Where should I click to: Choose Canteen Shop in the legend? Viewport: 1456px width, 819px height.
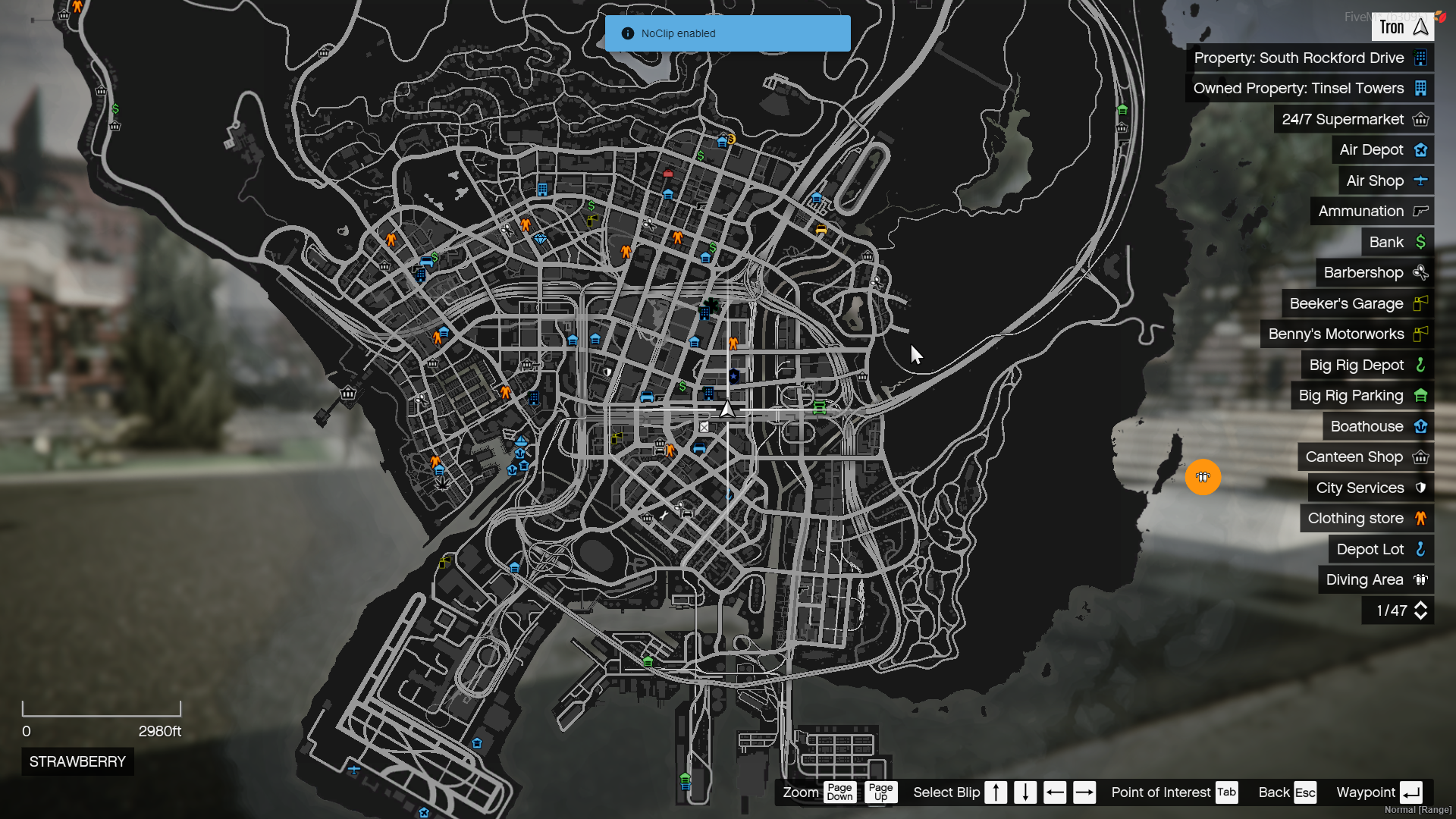(1365, 457)
